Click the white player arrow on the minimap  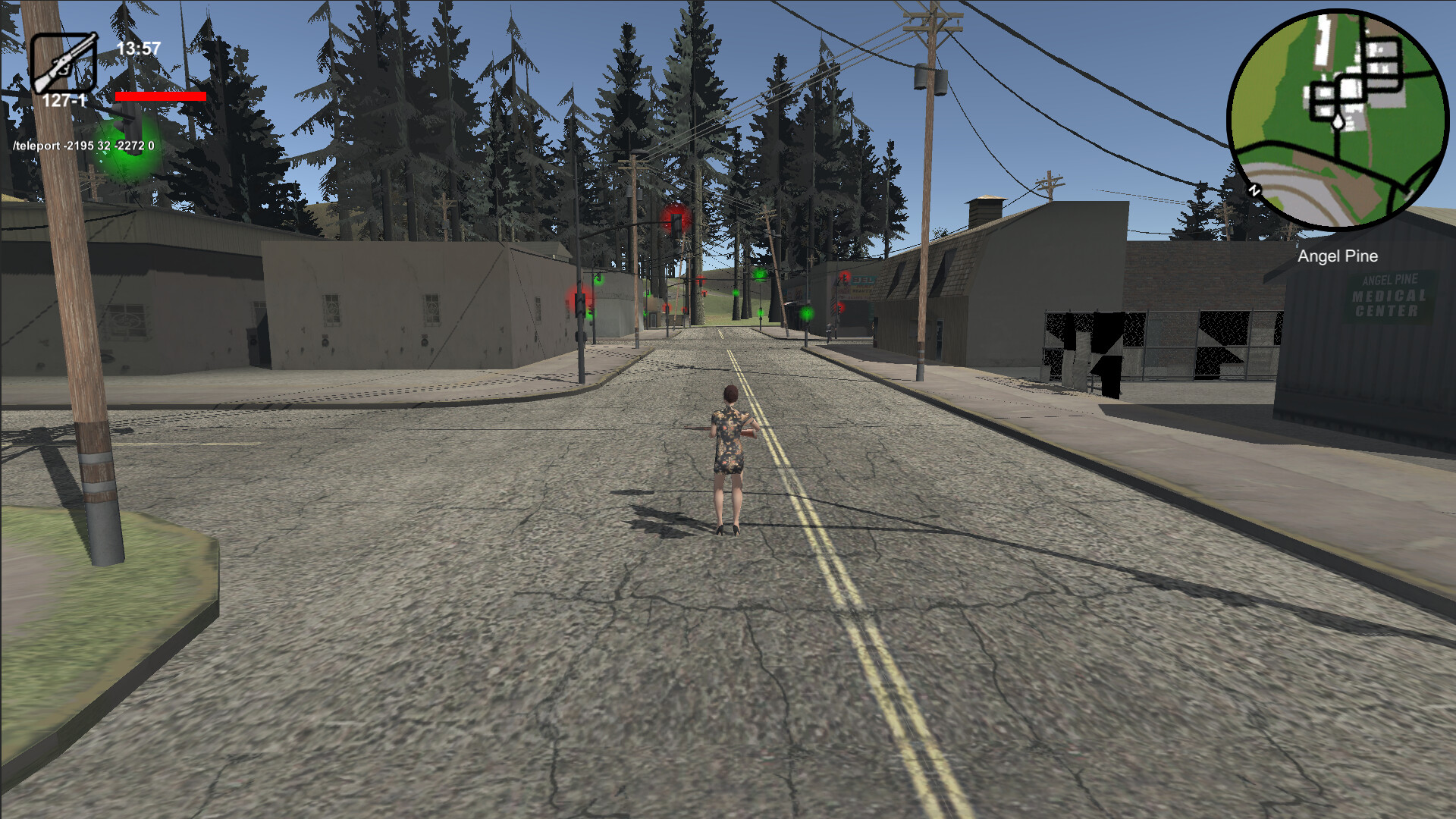click(1338, 122)
